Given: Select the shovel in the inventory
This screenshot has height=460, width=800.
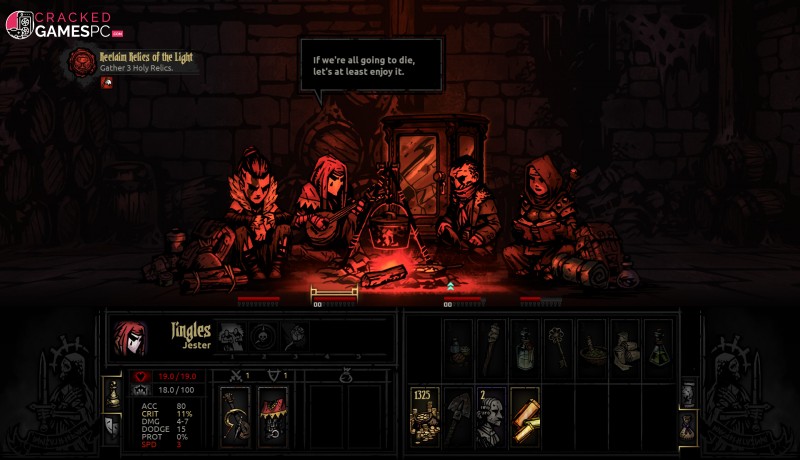Looking at the screenshot, I should (458, 413).
